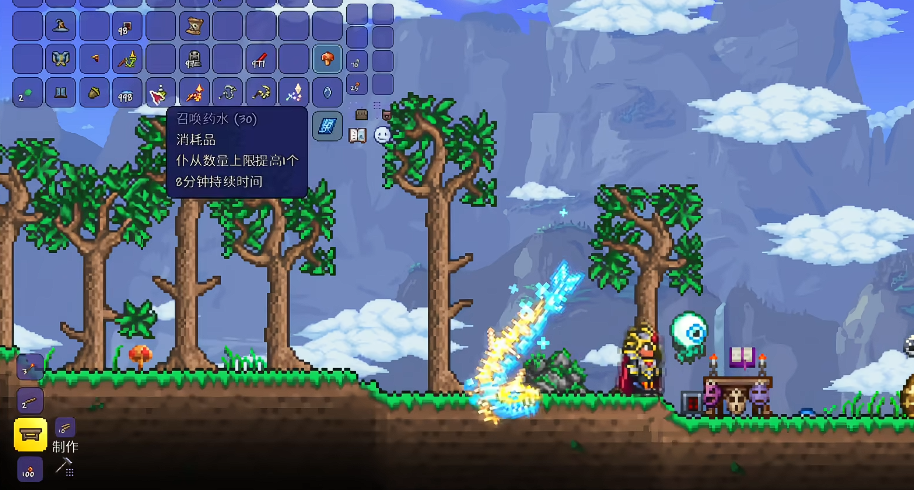Screen dimensions: 914x490
Task: Select the summoning potion slot
Action: (160, 93)
